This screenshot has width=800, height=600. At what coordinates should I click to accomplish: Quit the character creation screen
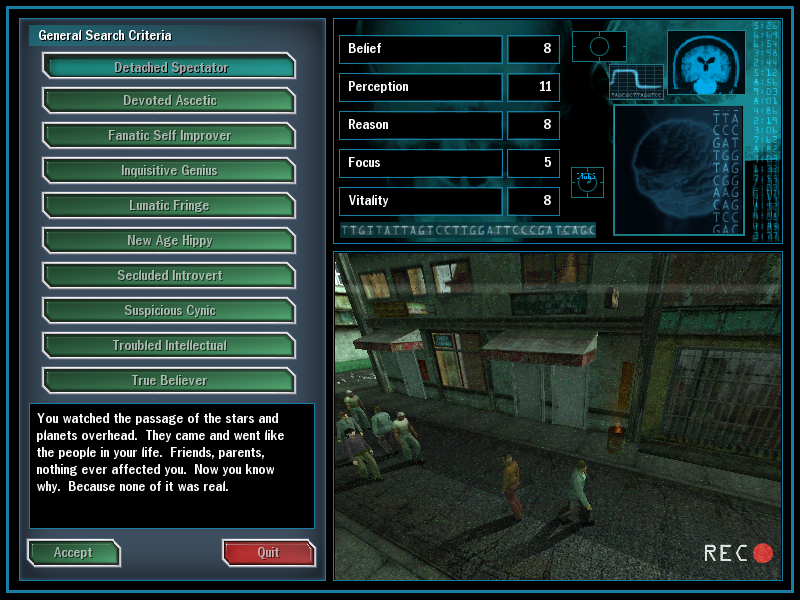[x=268, y=553]
